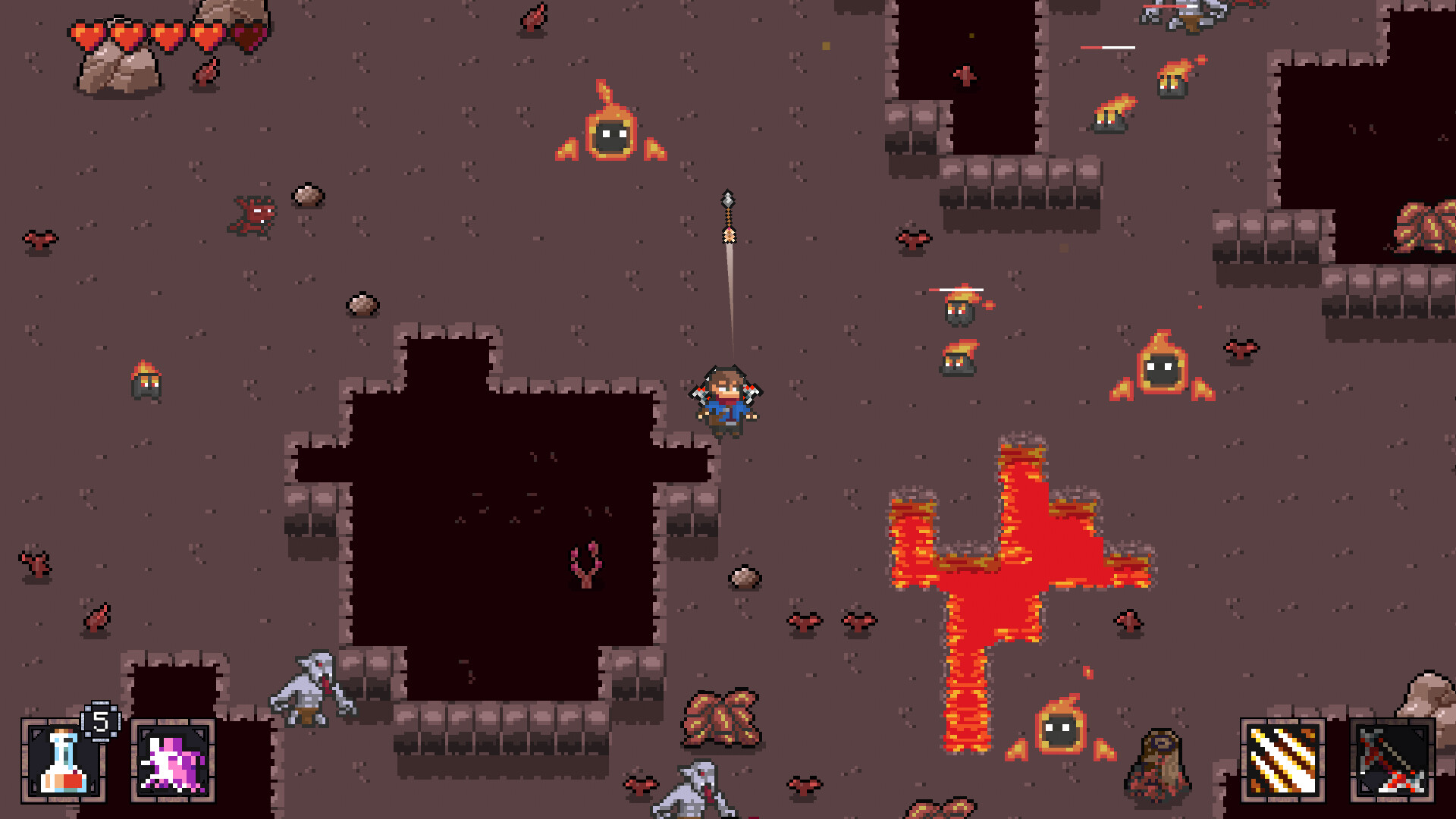
Task: Click the hooded skeleton at bottom center
Action: [x=694, y=789]
